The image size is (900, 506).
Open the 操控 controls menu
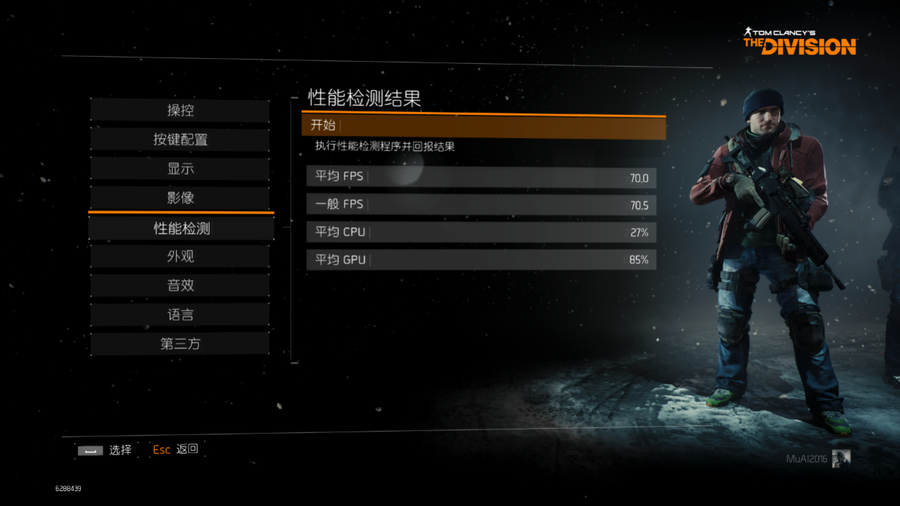180,110
